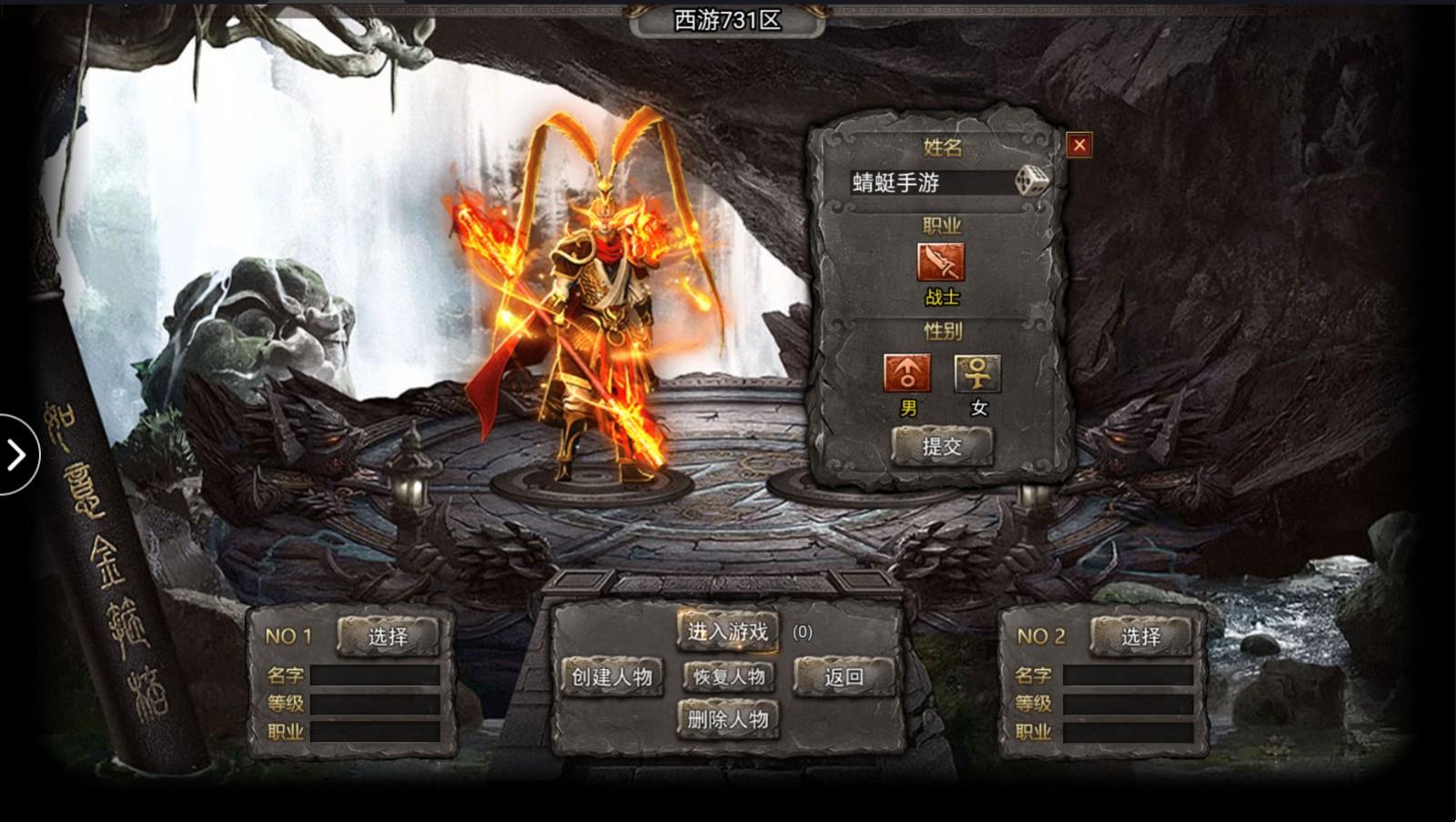Select the male gender icon
The height and width of the screenshot is (822, 1456).
click(x=907, y=372)
